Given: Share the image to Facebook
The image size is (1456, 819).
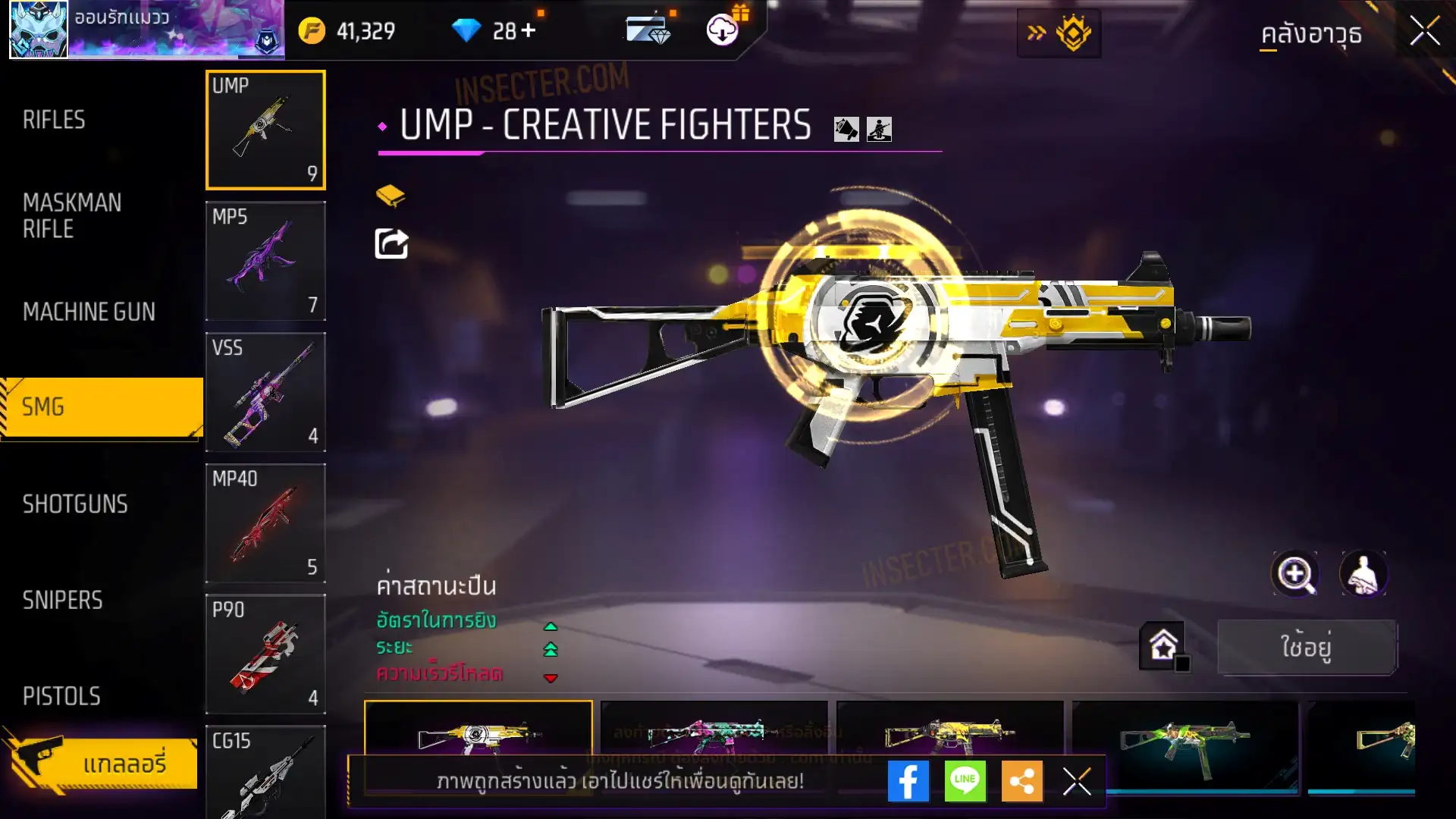Looking at the screenshot, I should click(908, 781).
